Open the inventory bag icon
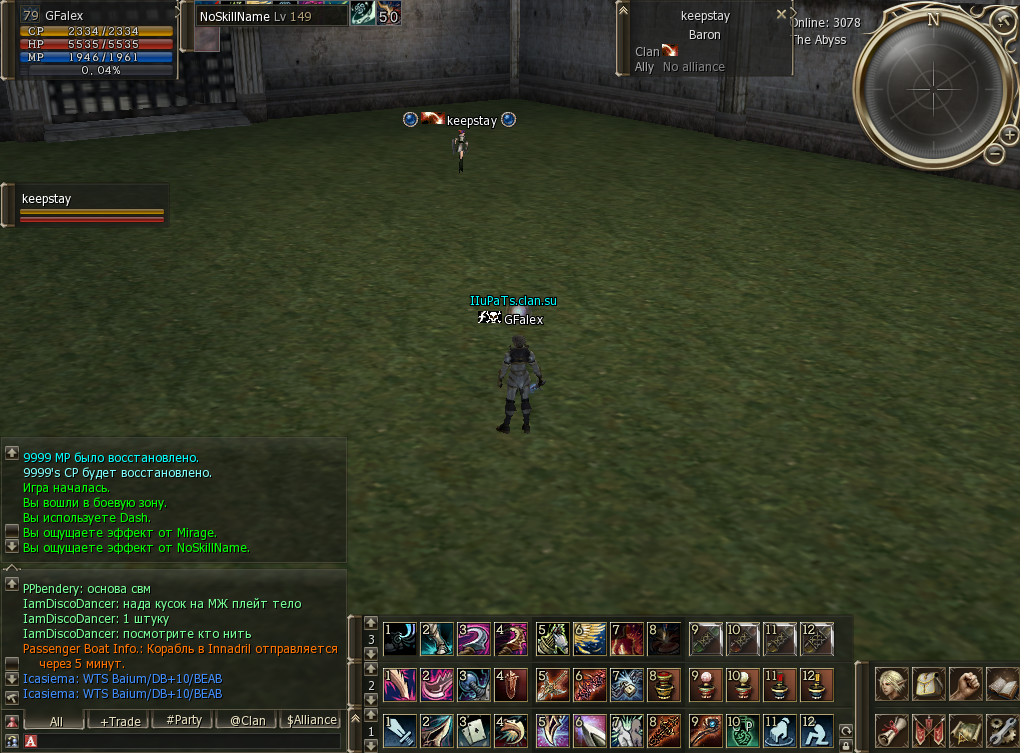 pos(928,685)
